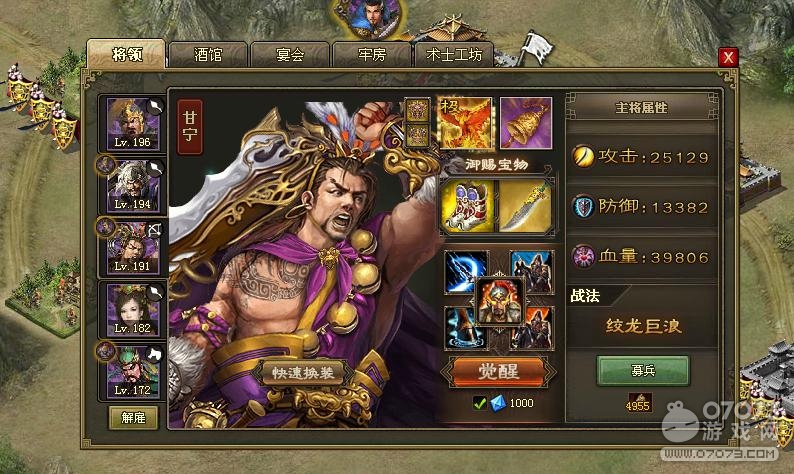Choose the Lv. 172 general portrait
This screenshot has width=794, height=474.
tap(133, 371)
